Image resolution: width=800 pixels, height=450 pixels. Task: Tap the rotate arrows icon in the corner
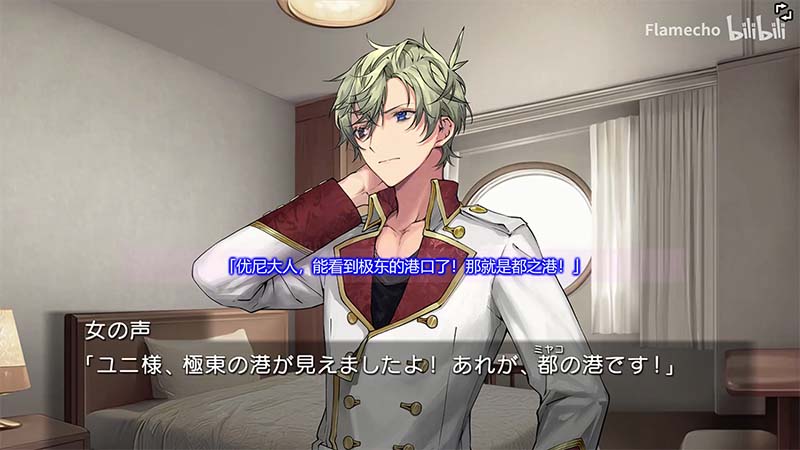click(783, 9)
